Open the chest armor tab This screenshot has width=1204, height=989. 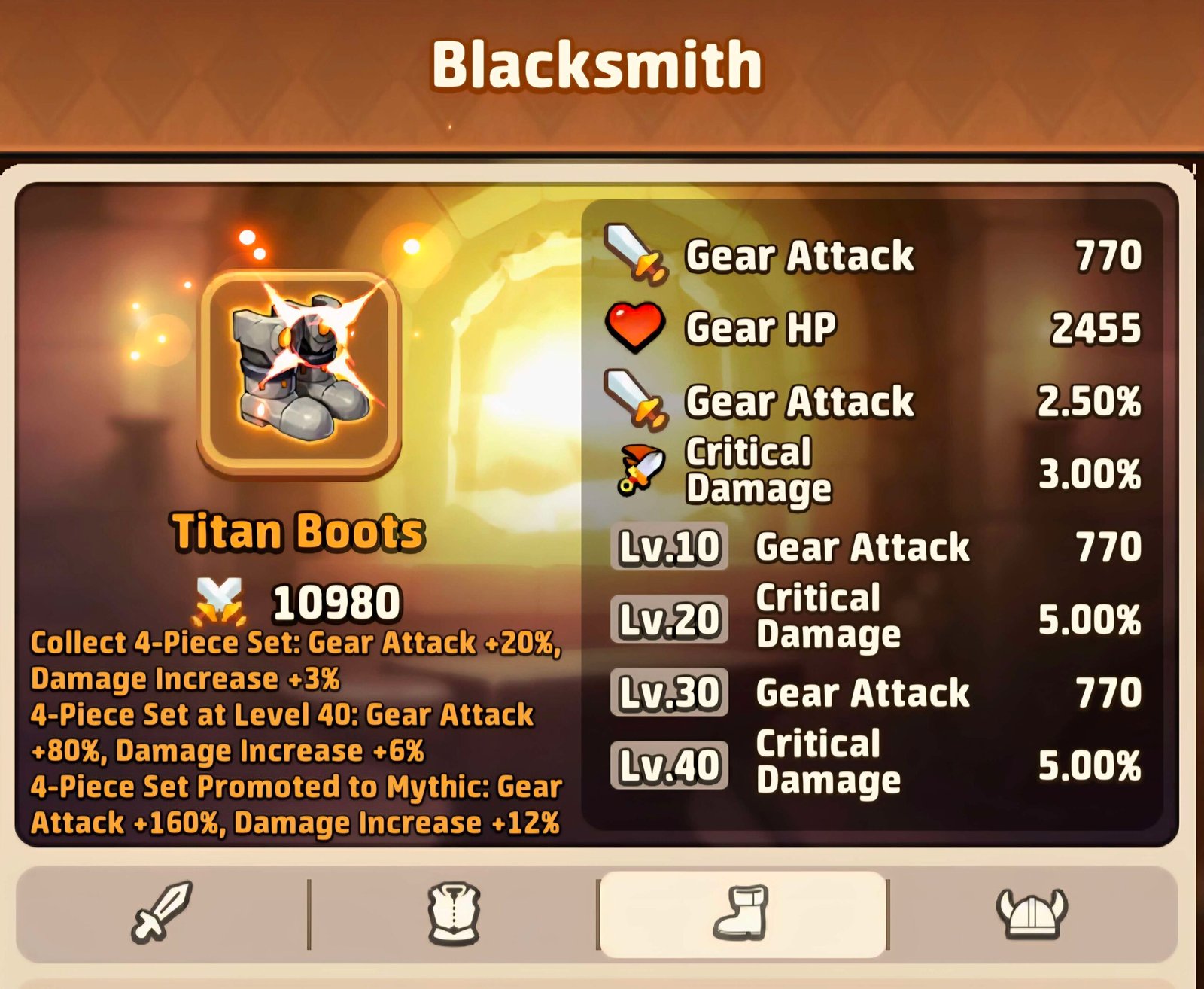tap(454, 913)
